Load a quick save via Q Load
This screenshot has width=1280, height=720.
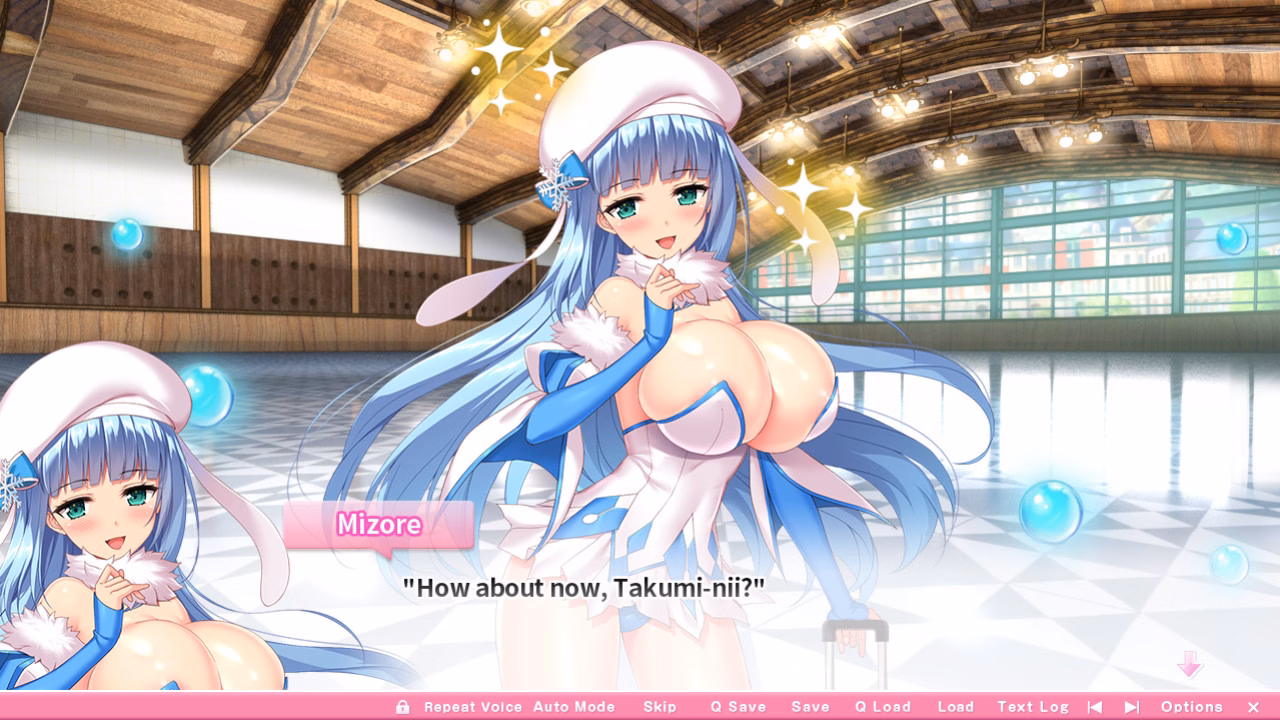pos(885,706)
